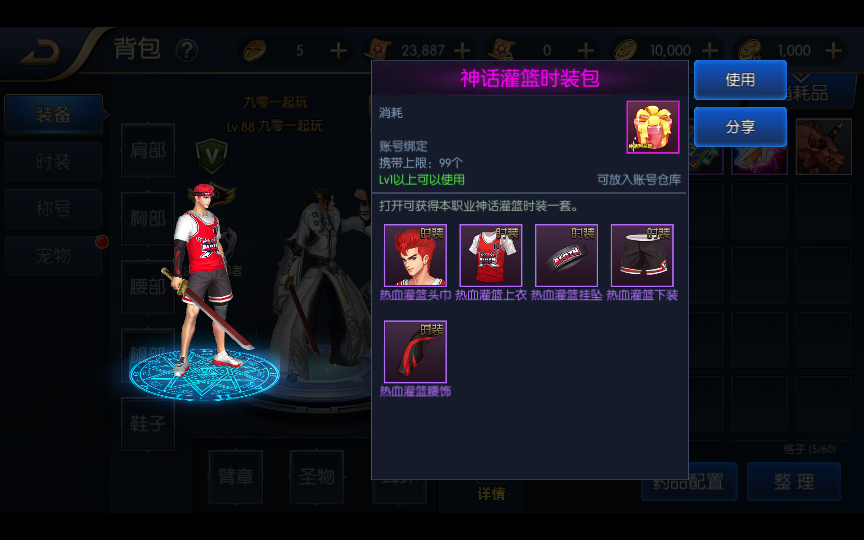This screenshot has height=540, width=864.
Task: Open the 详情 details button
Action: [491, 493]
